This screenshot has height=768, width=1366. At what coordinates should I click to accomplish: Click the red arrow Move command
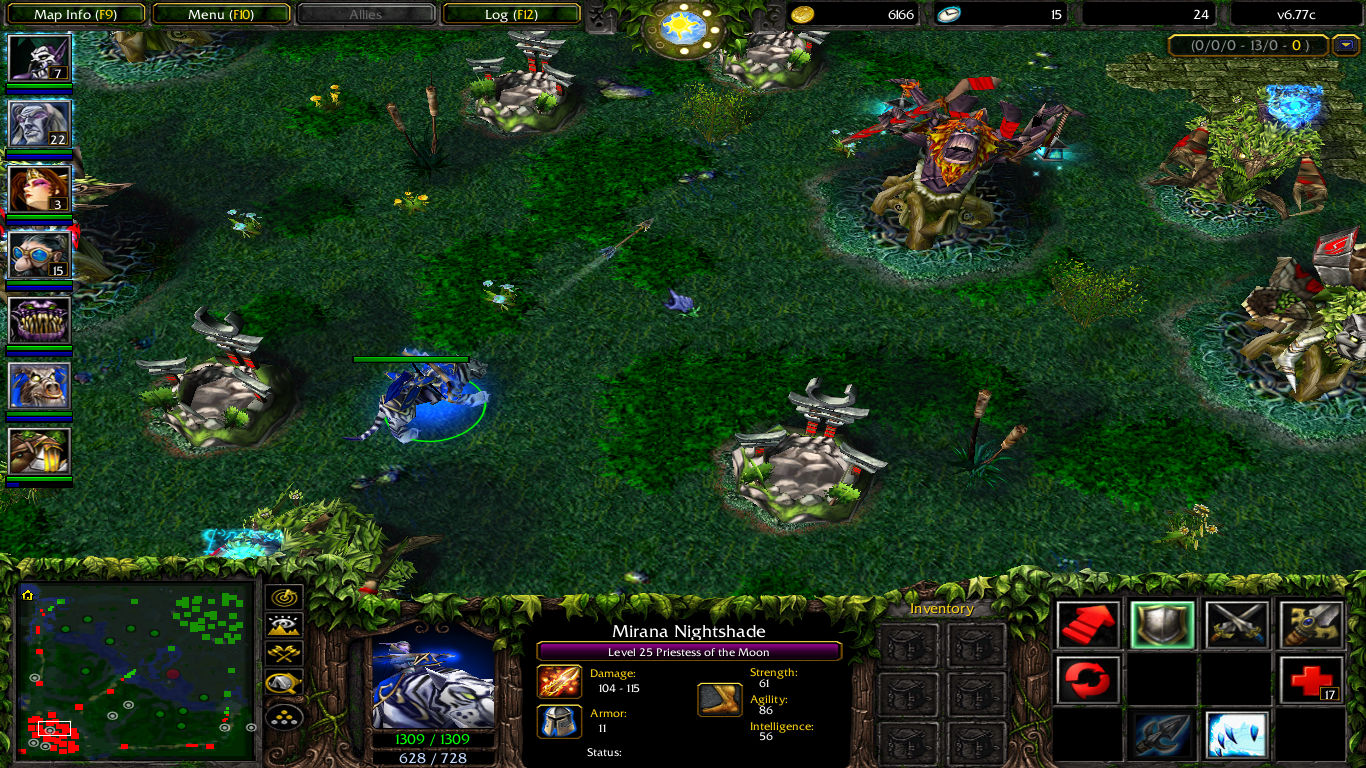click(1087, 623)
